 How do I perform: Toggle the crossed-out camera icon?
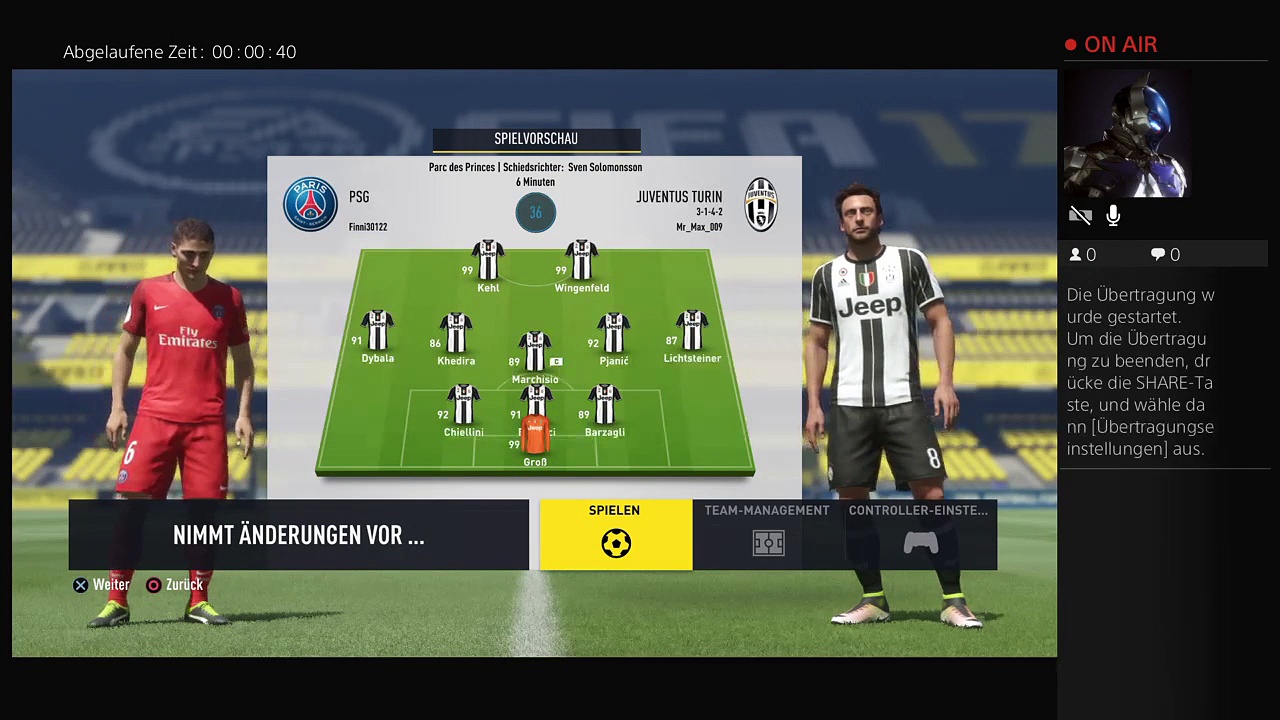1080,216
